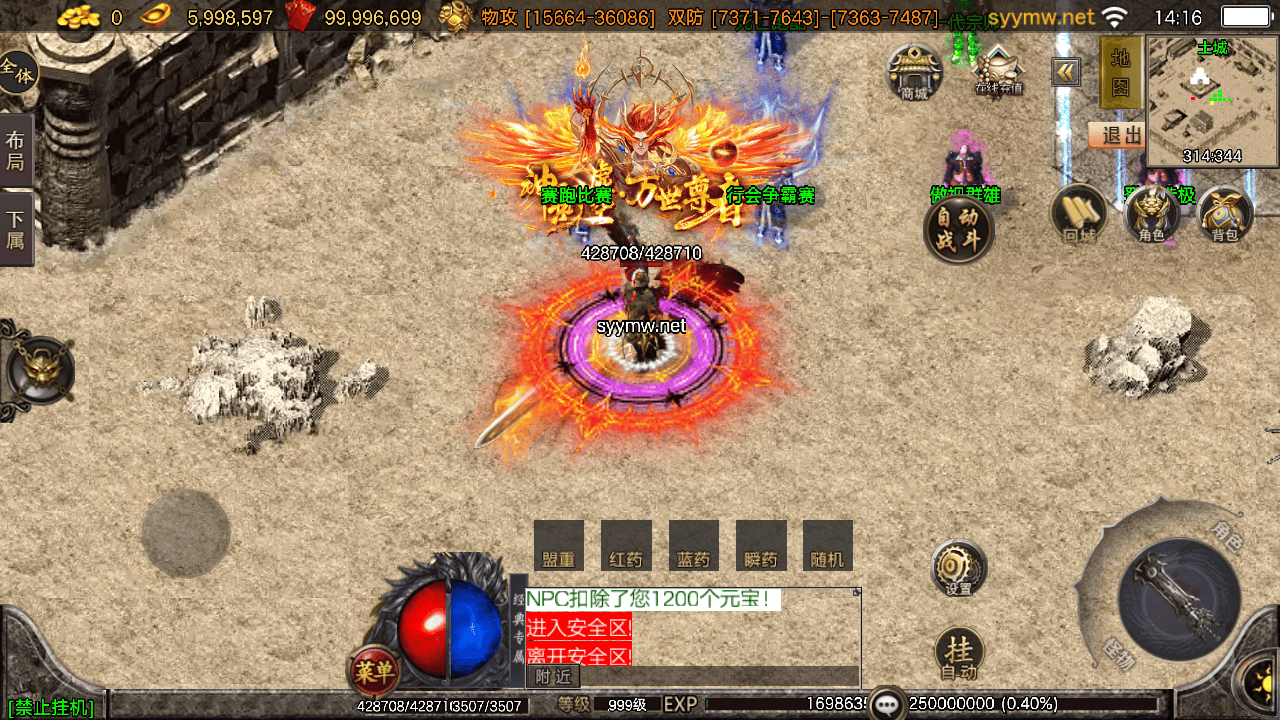Screen dimensions: 1280x720
Task: Tap the chained golden demon mask icon
Action: click(x=40, y=370)
